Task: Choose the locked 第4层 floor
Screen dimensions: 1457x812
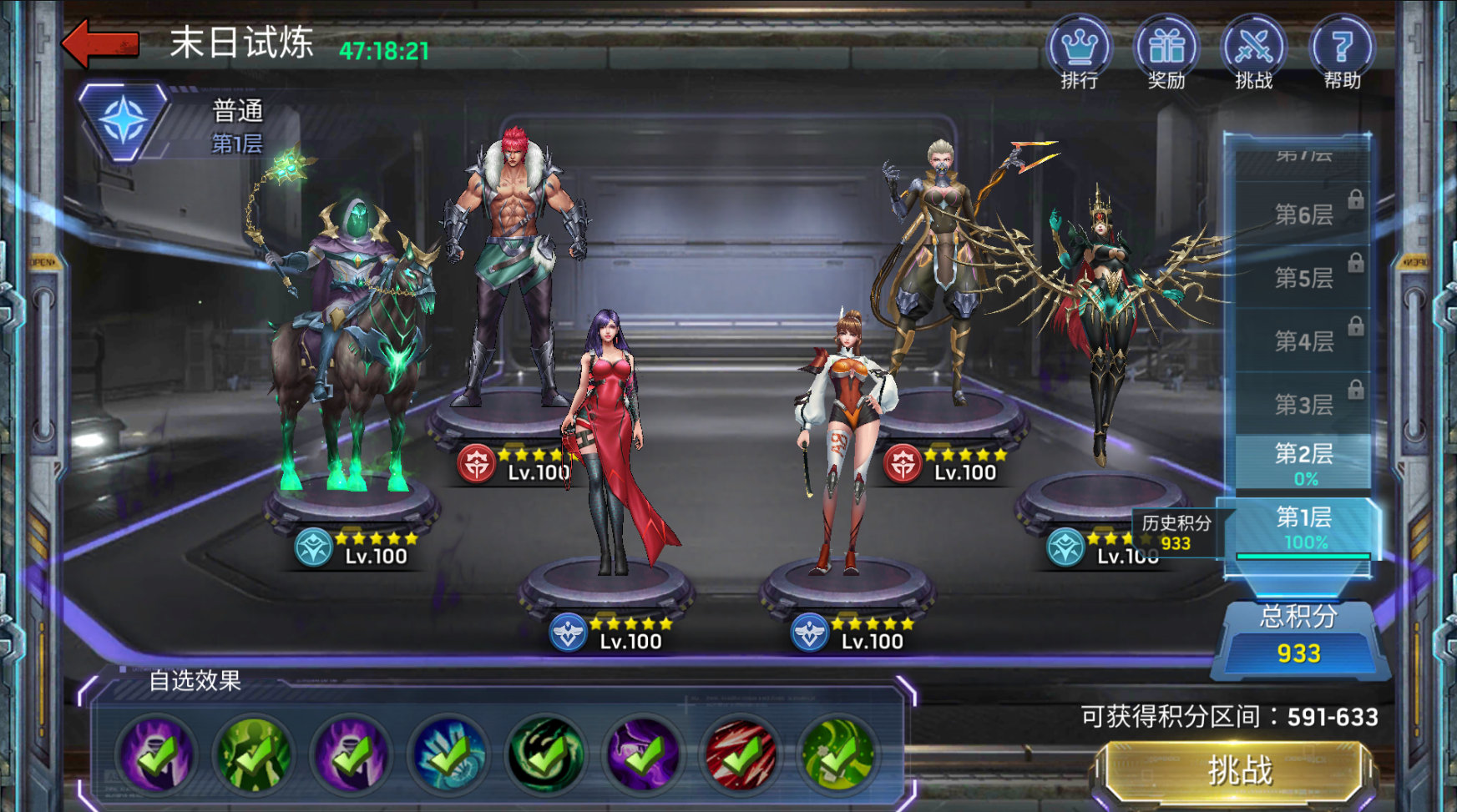Action: coord(1303,341)
